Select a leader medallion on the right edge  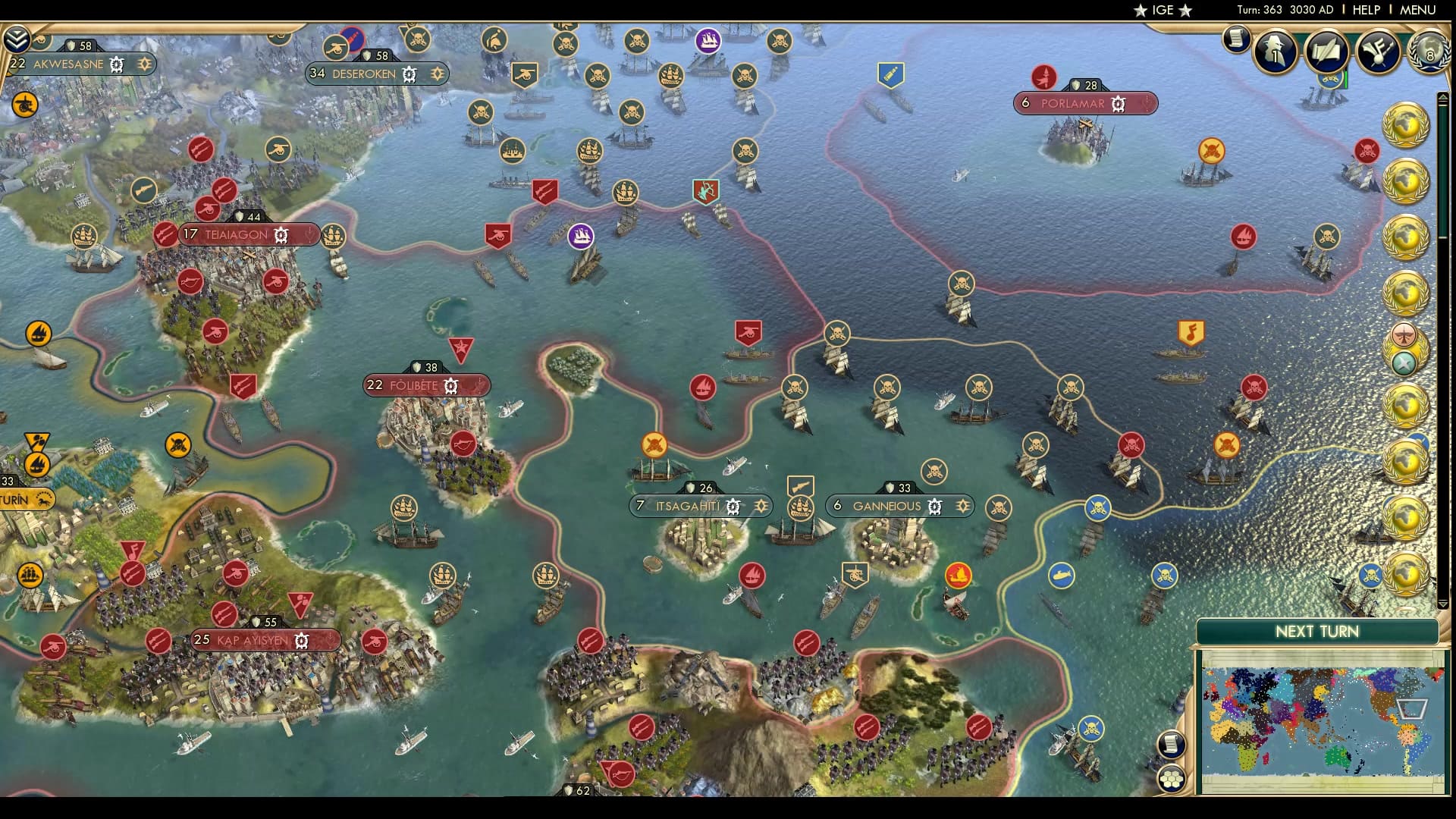(1407, 125)
